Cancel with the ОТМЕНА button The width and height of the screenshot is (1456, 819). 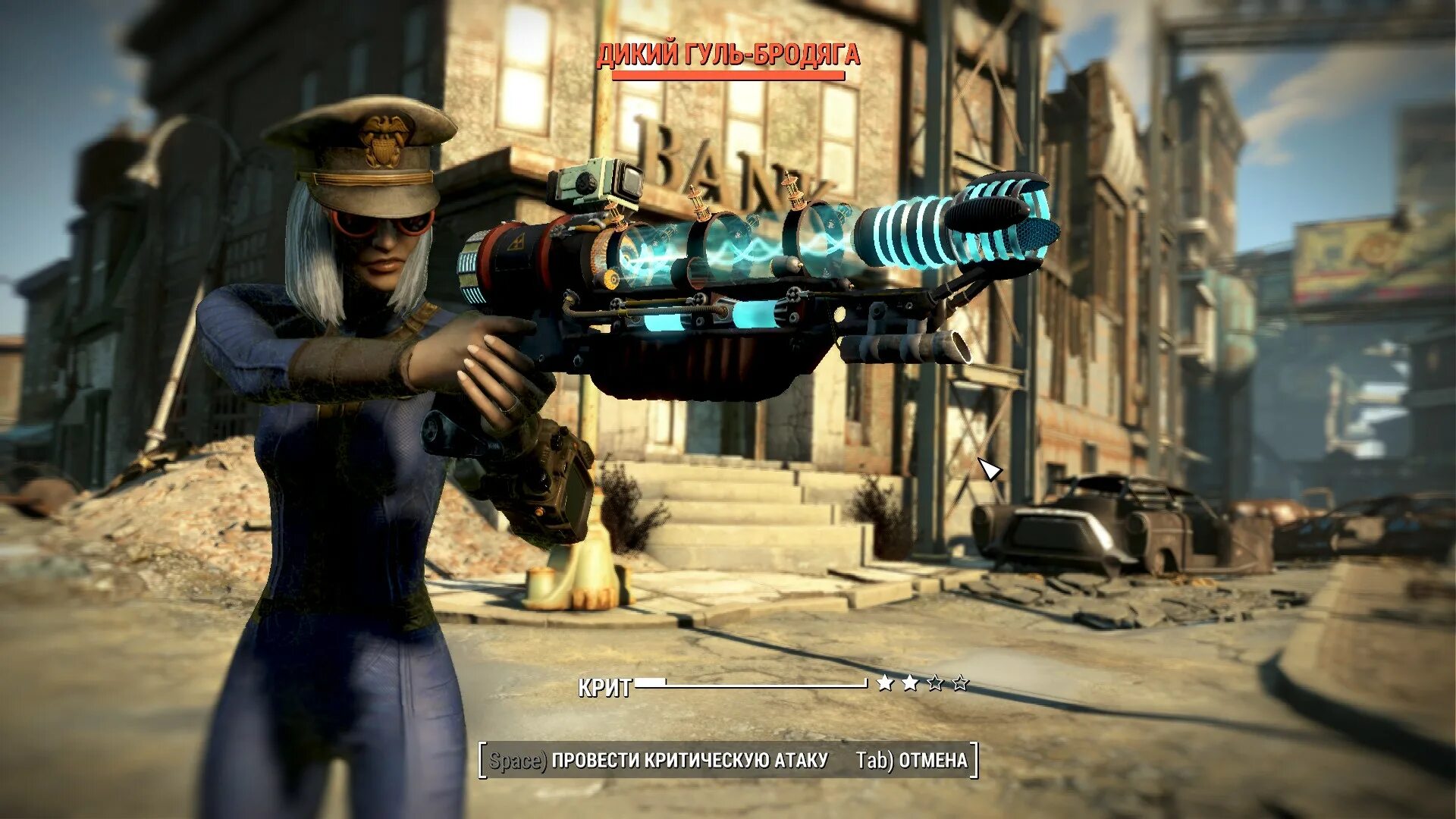(x=912, y=760)
